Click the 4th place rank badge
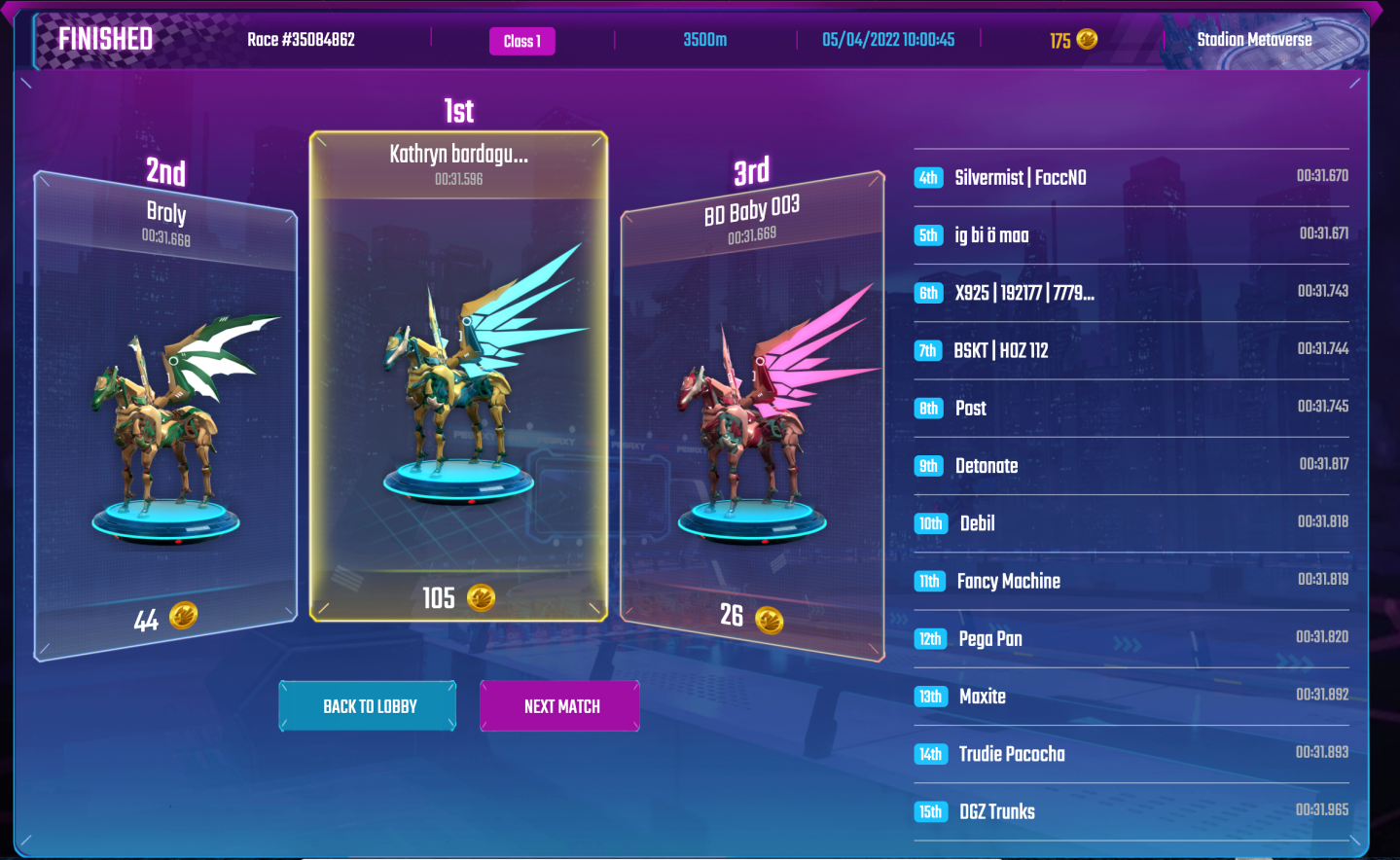This screenshot has width=1400, height=860. [x=928, y=177]
